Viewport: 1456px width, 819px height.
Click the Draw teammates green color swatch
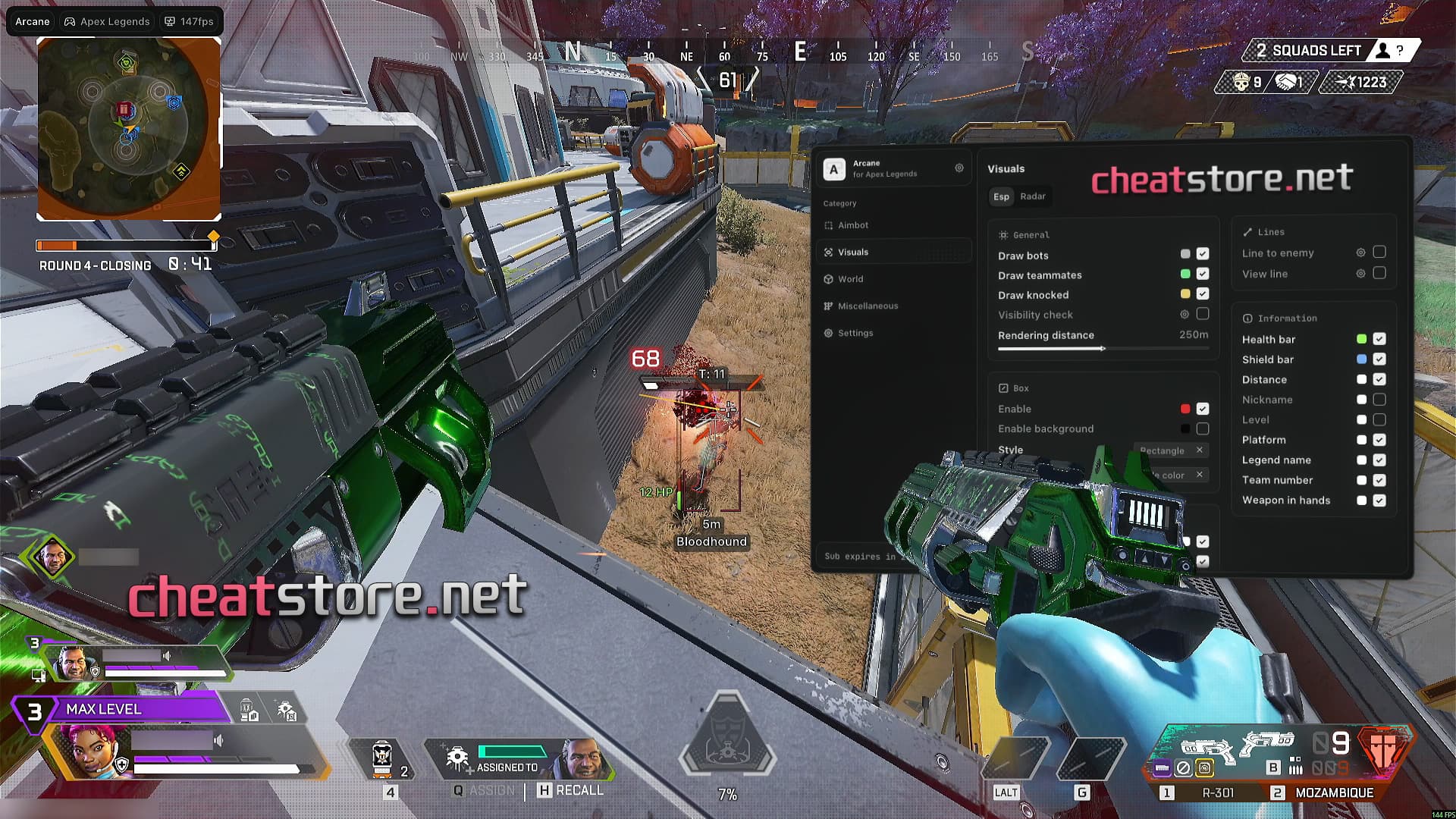pos(1185,274)
